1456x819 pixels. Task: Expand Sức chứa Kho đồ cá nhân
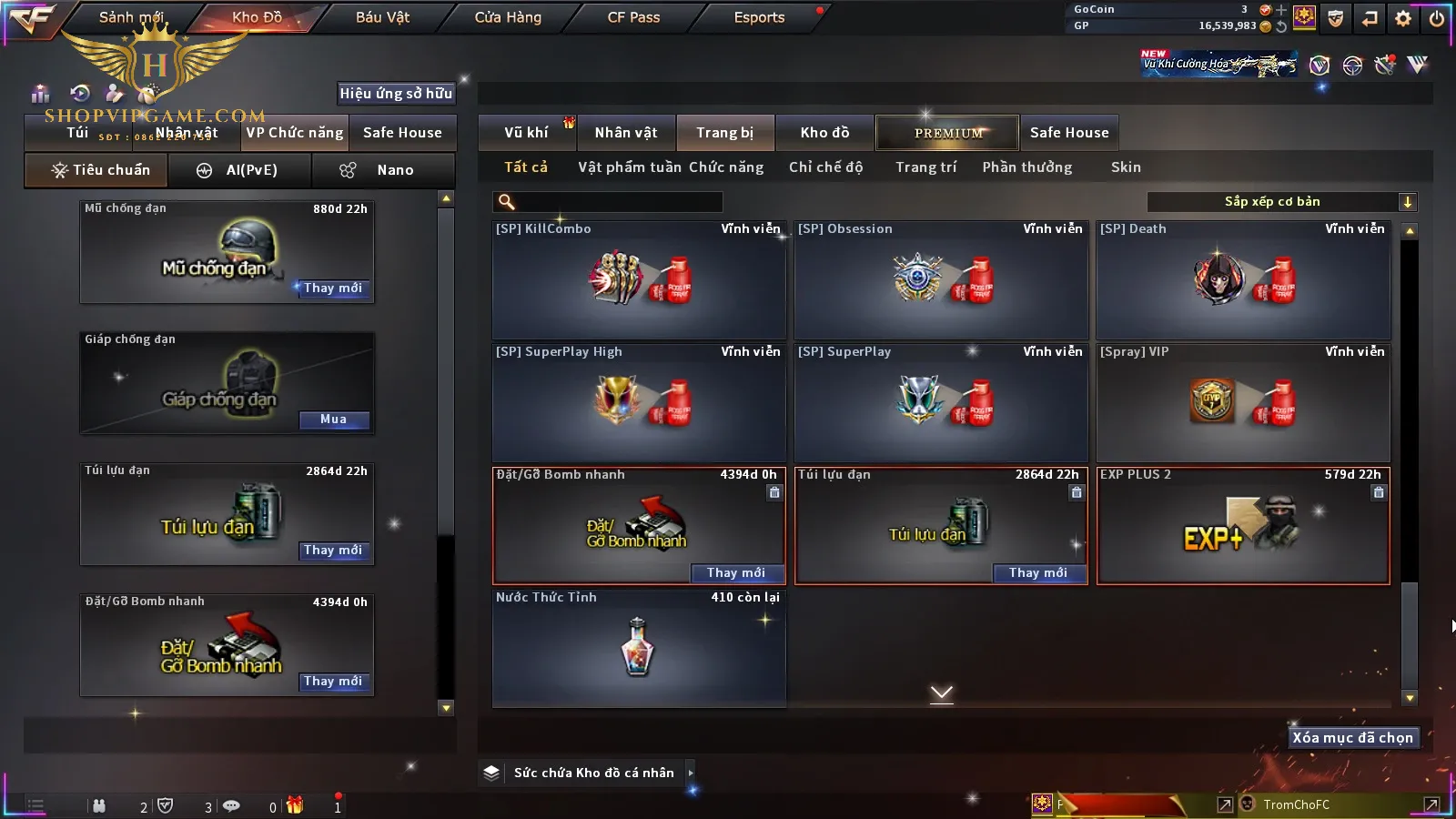click(x=593, y=773)
